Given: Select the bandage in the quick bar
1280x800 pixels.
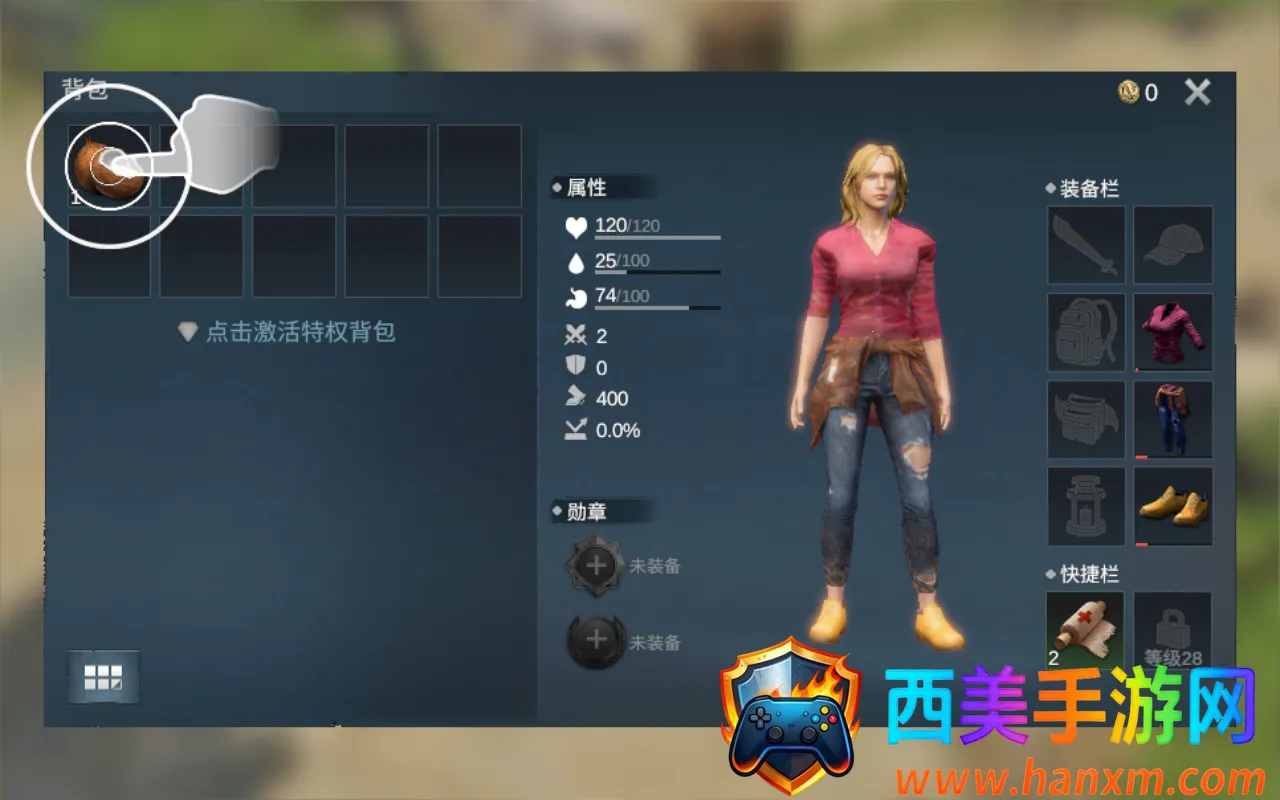Looking at the screenshot, I should click(1085, 630).
